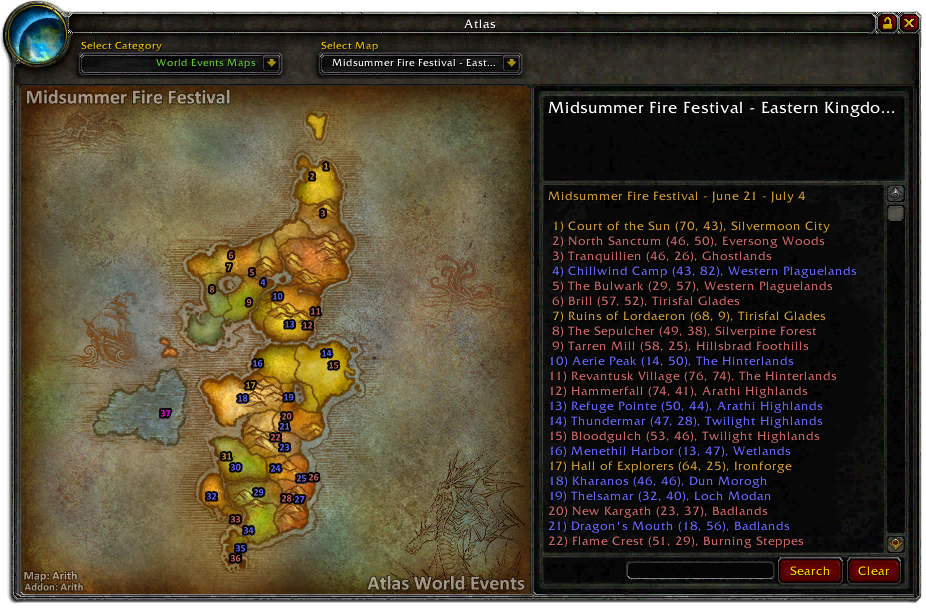The width and height of the screenshot is (926, 612).
Task: Click map marker 1 at the north
Action: (326, 167)
